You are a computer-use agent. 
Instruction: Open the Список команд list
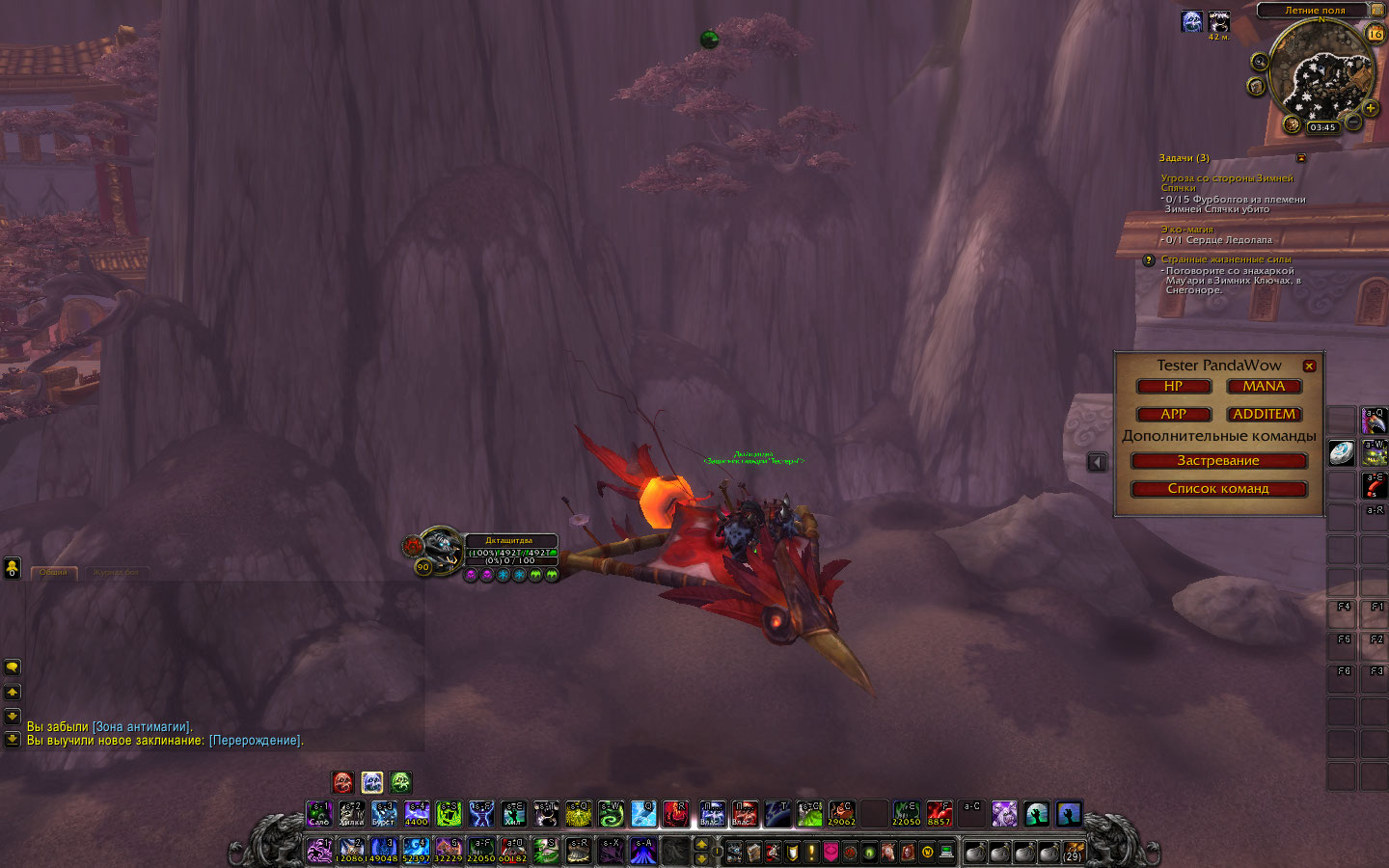tap(1218, 489)
